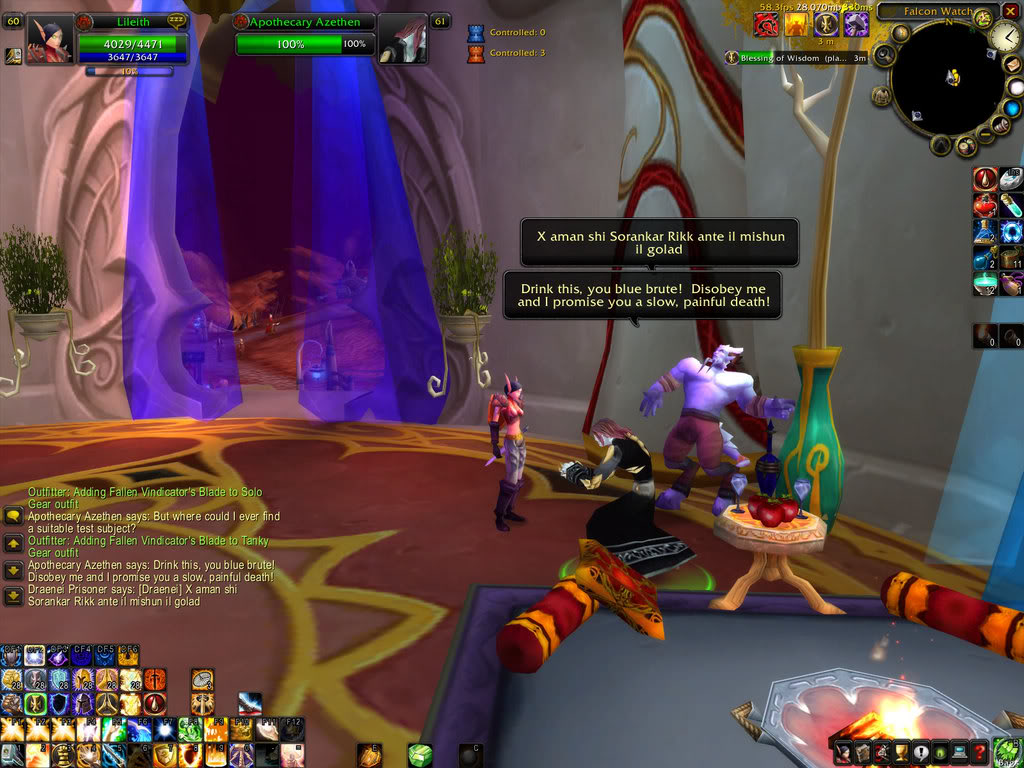Open the red question mark help button
The width and height of the screenshot is (1024, 768).
point(980,753)
